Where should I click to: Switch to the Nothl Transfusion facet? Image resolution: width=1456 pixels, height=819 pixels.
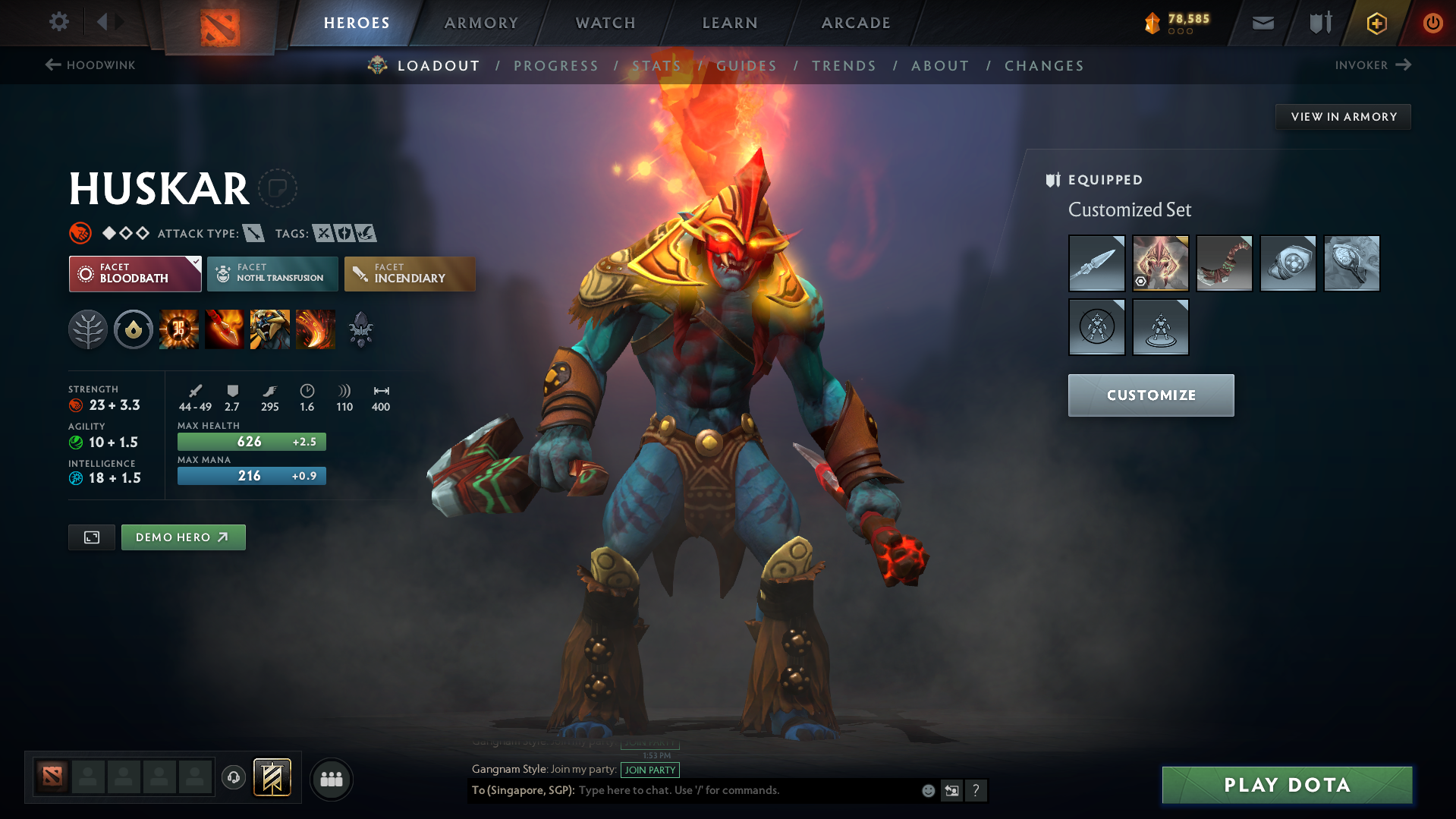(272, 274)
